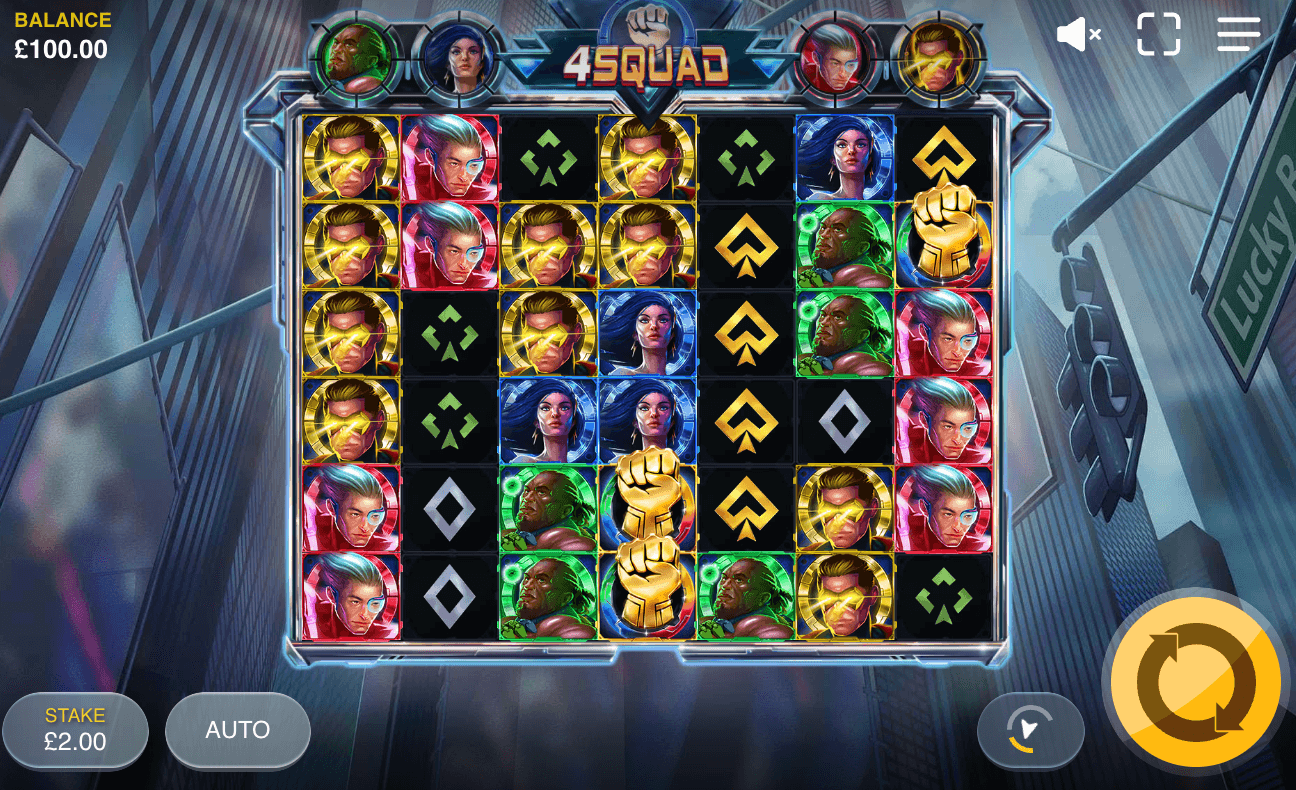Open the fullscreen view
The width and height of the screenshot is (1296, 790).
click(1159, 34)
